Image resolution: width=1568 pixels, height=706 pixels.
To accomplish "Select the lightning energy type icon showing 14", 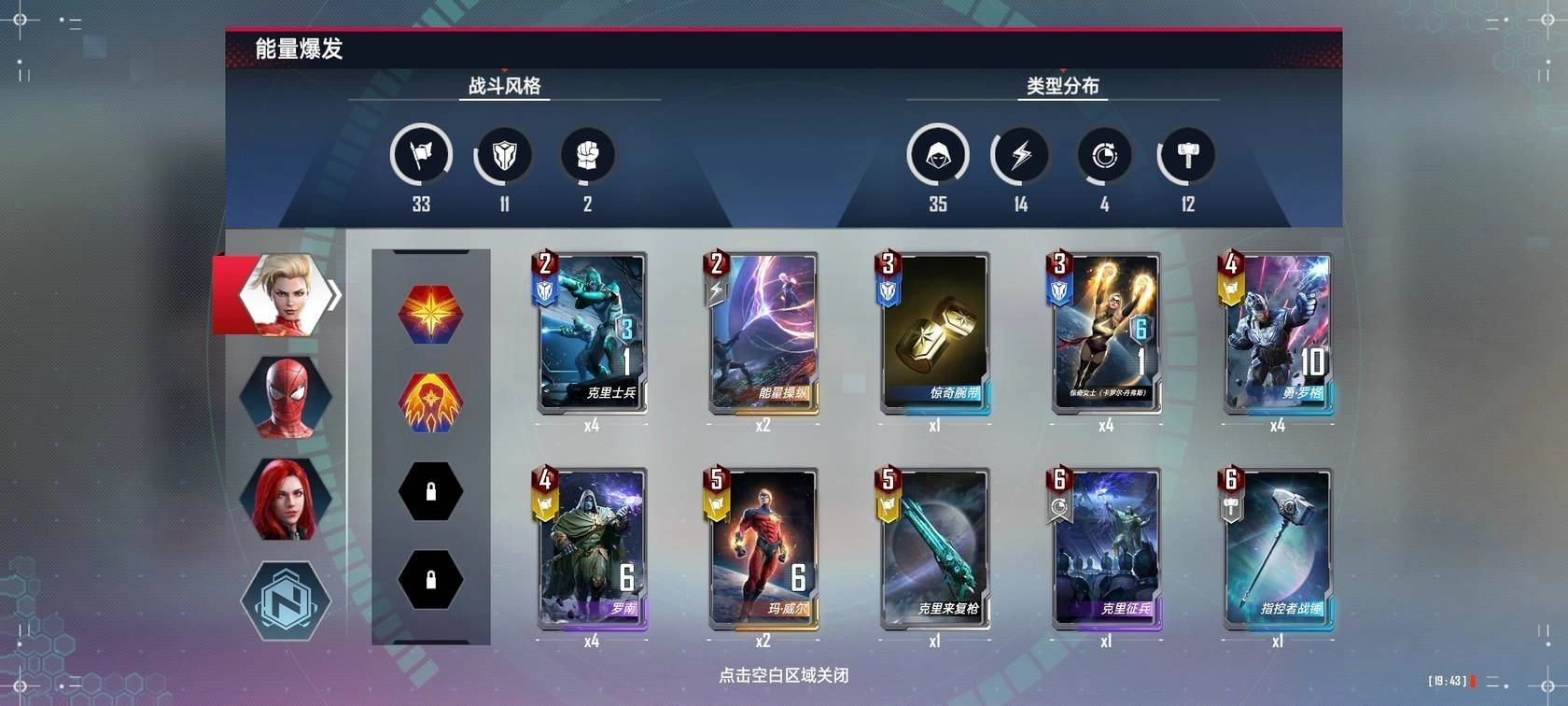I will click(1019, 155).
